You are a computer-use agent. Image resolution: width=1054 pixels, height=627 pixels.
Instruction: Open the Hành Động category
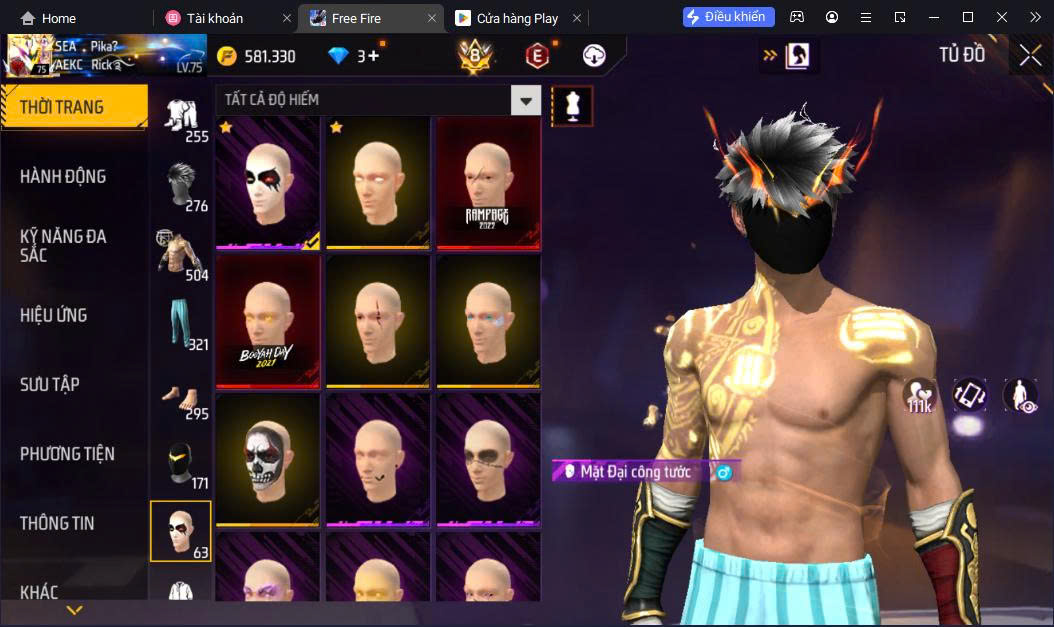63,177
